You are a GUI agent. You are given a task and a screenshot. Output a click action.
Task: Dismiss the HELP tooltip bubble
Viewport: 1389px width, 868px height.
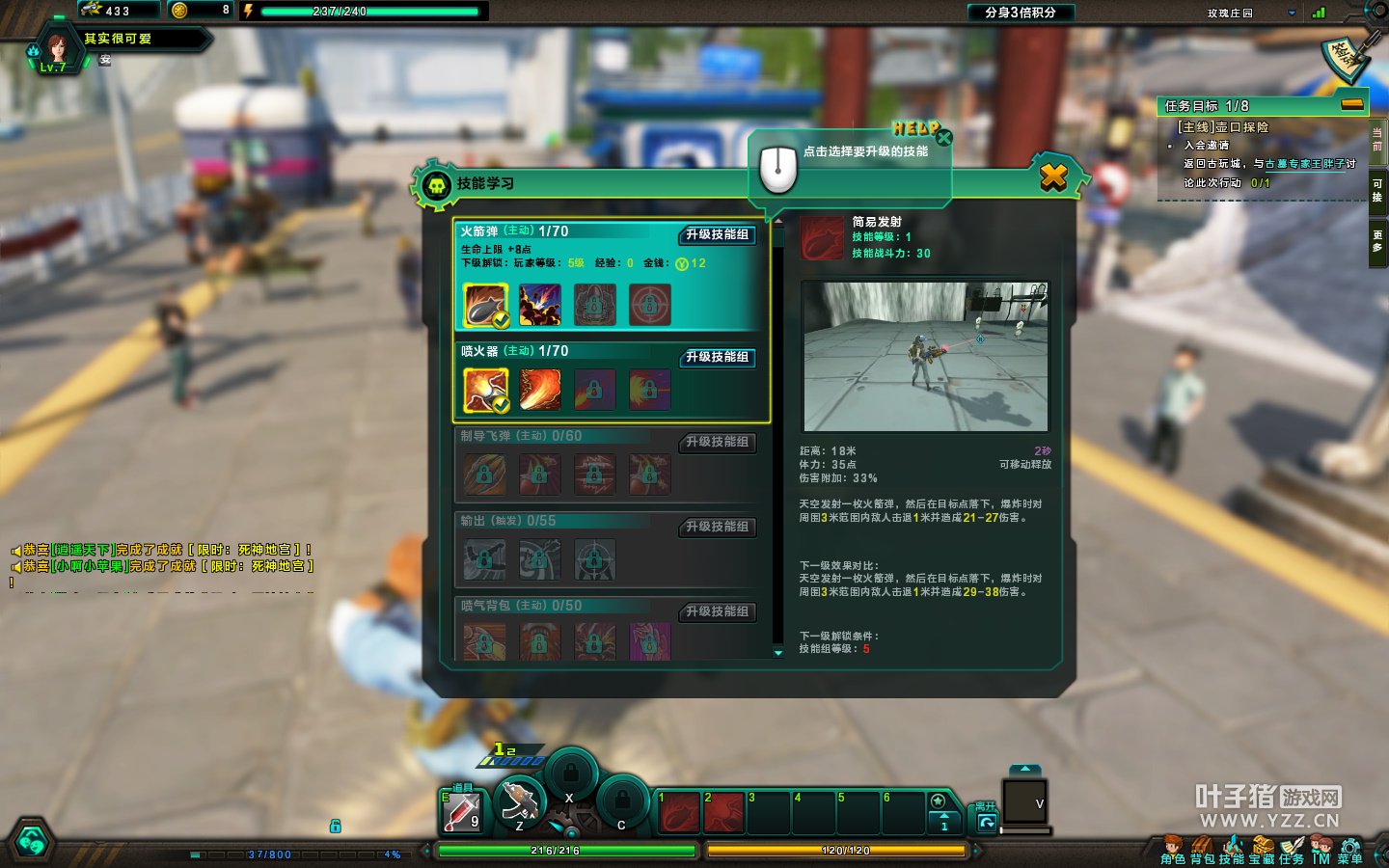(943, 138)
